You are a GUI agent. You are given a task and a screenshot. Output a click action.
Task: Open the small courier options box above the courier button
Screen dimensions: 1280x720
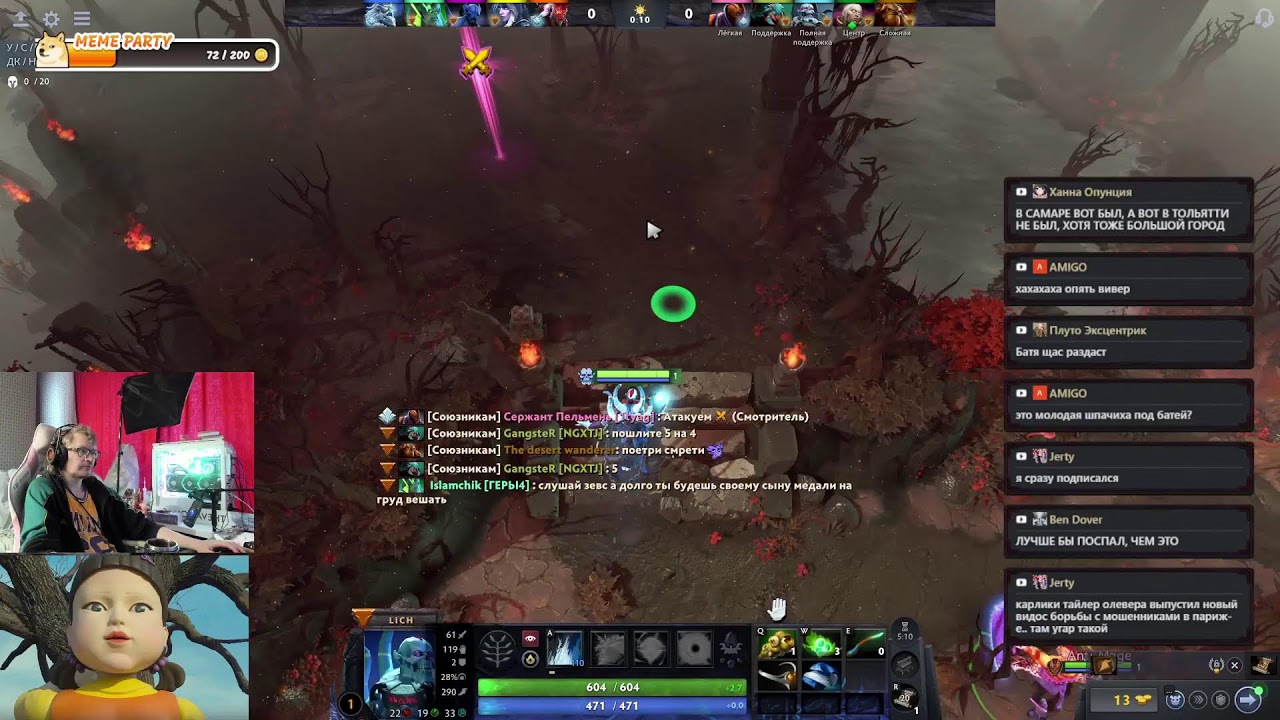[1170, 688]
